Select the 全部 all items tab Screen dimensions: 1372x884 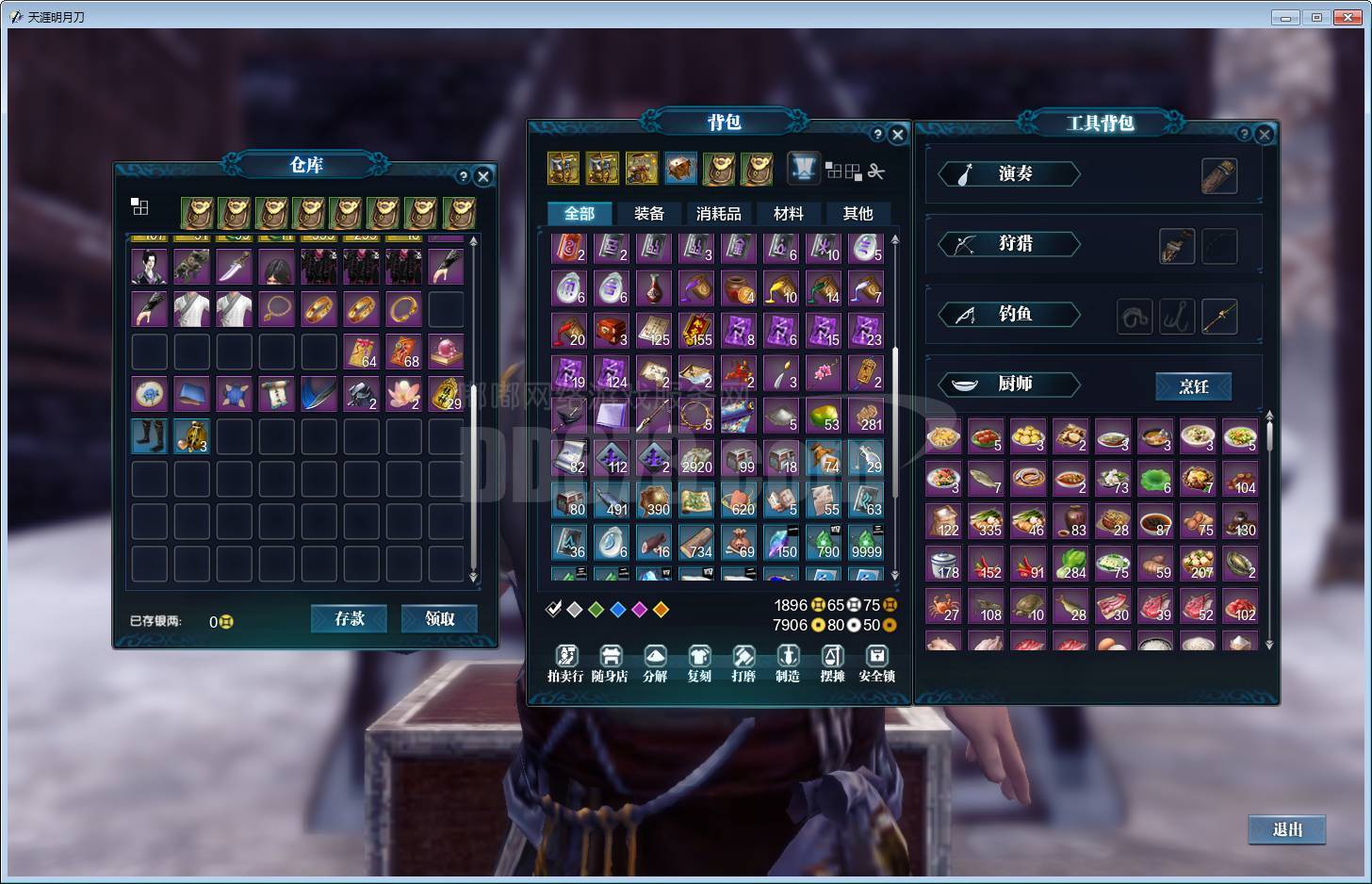pyautogui.click(x=579, y=214)
